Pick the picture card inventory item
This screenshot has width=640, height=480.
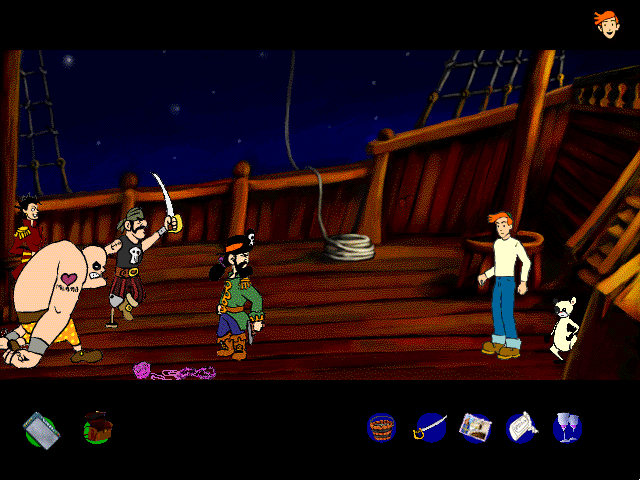(x=475, y=428)
